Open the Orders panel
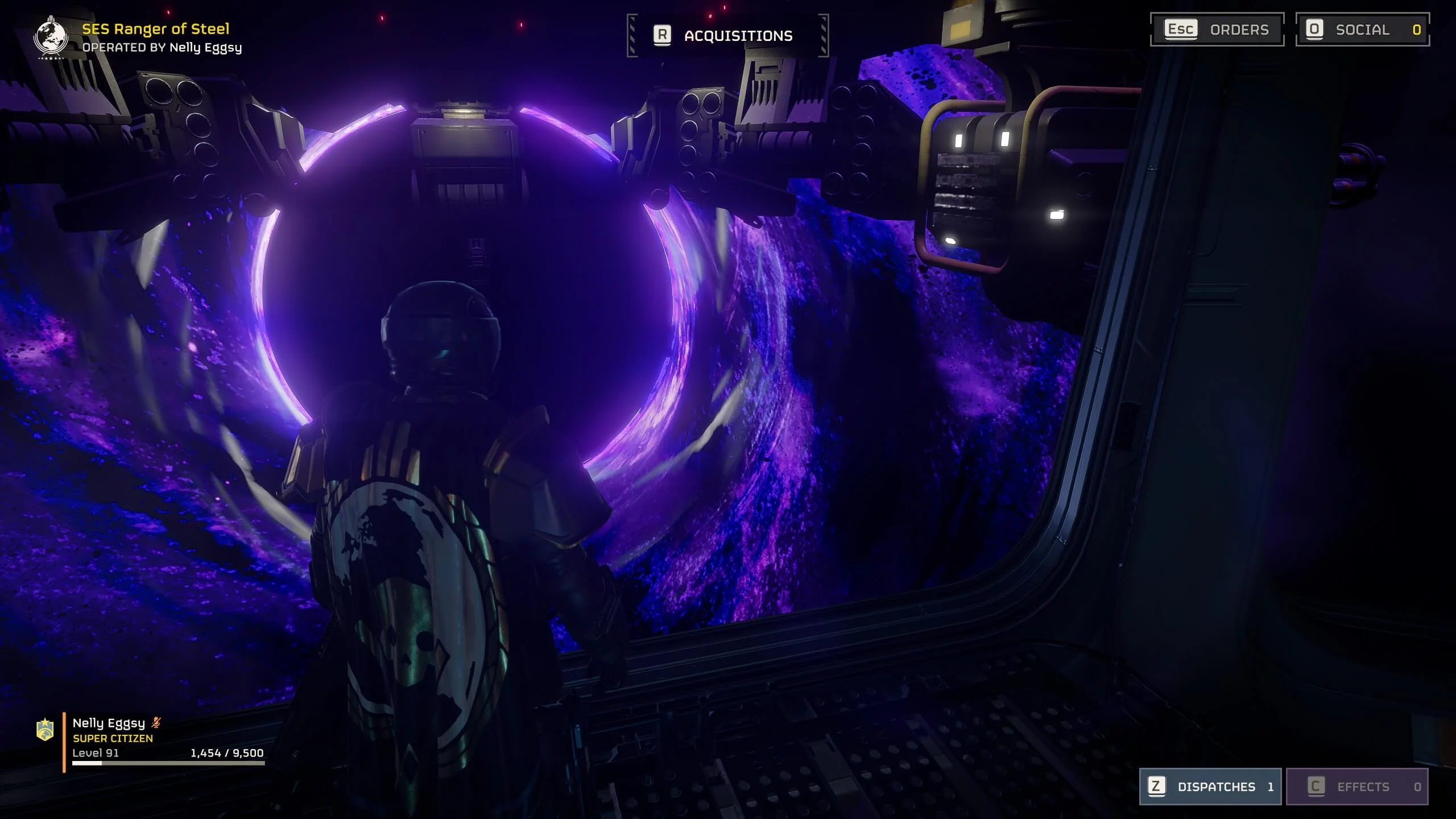 (1217, 30)
